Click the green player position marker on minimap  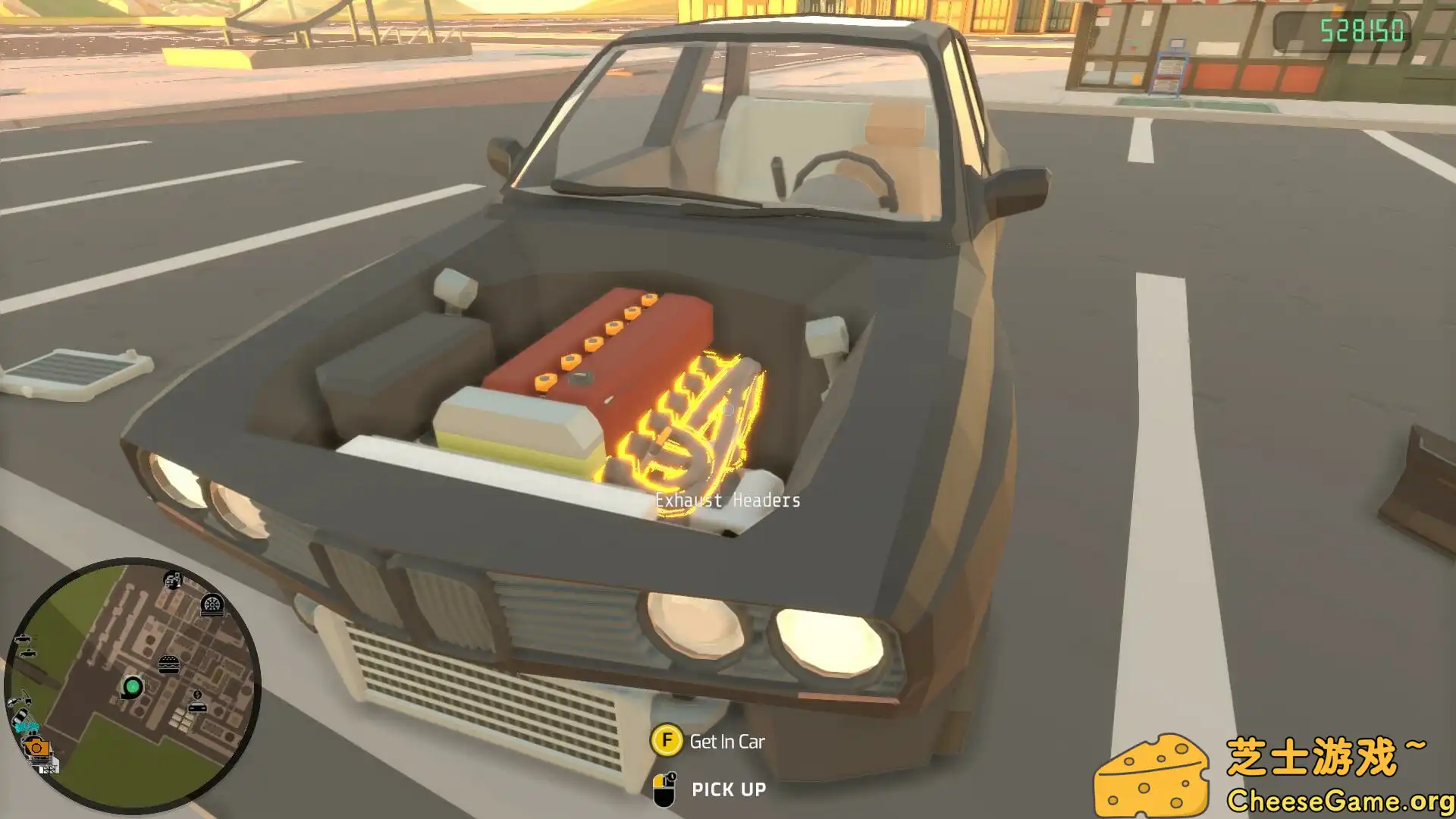click(133, 686)
